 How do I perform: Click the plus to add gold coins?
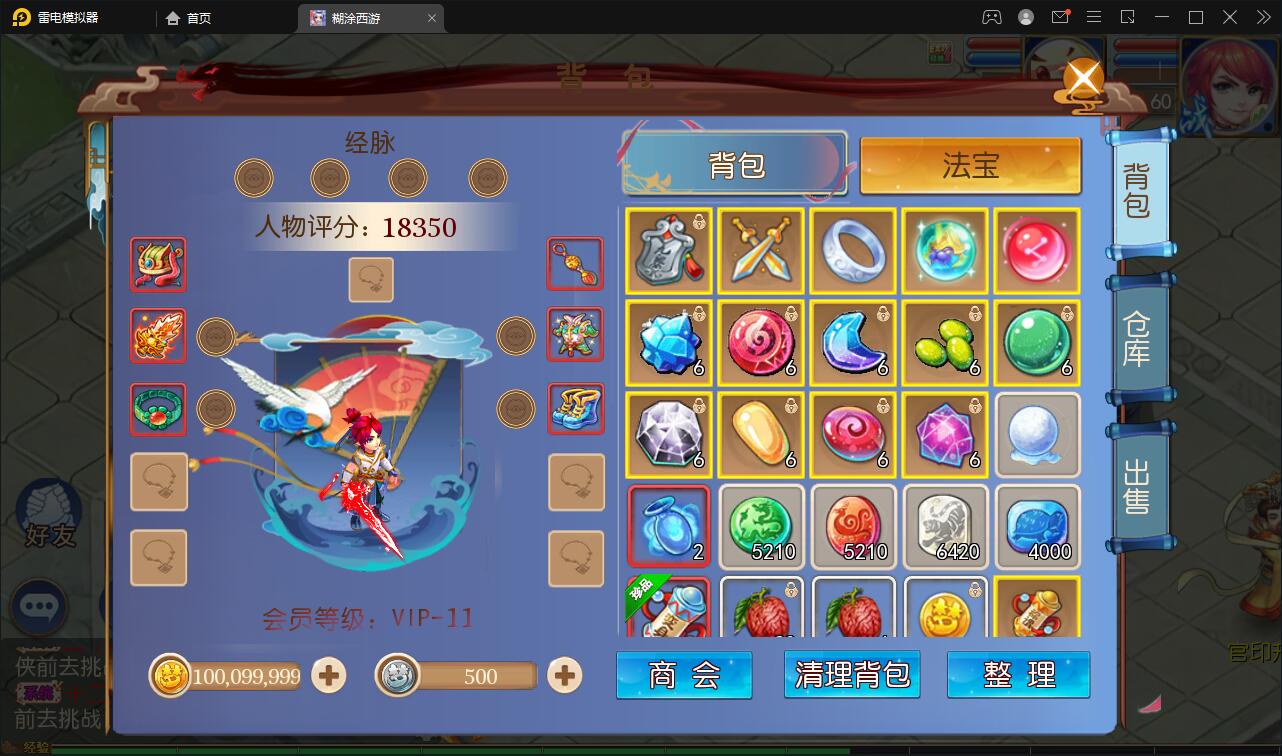pyautogui.click(x=328, y=676)
